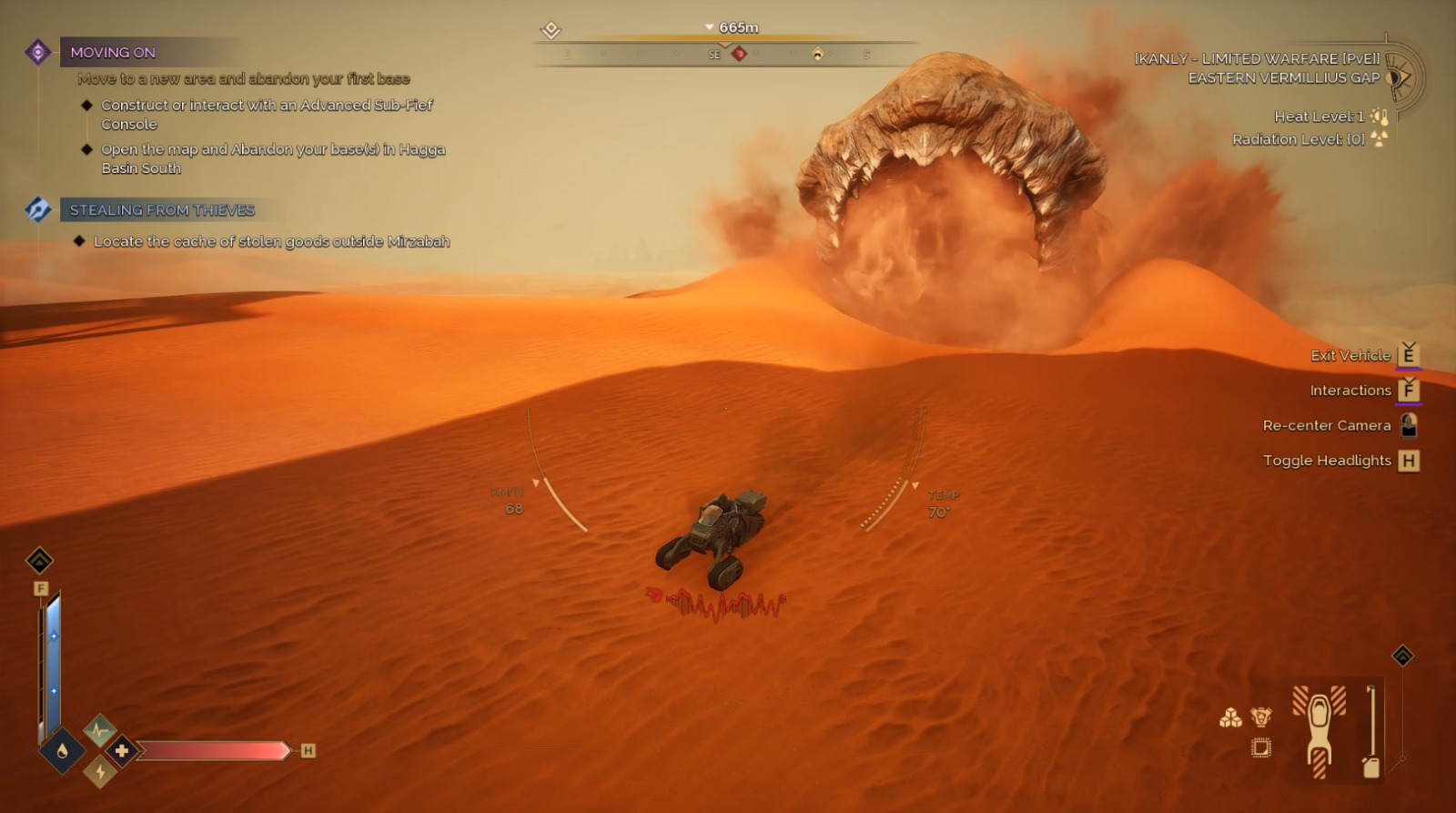Click the sandbike vehicle status diagram

pos(1319,730)
